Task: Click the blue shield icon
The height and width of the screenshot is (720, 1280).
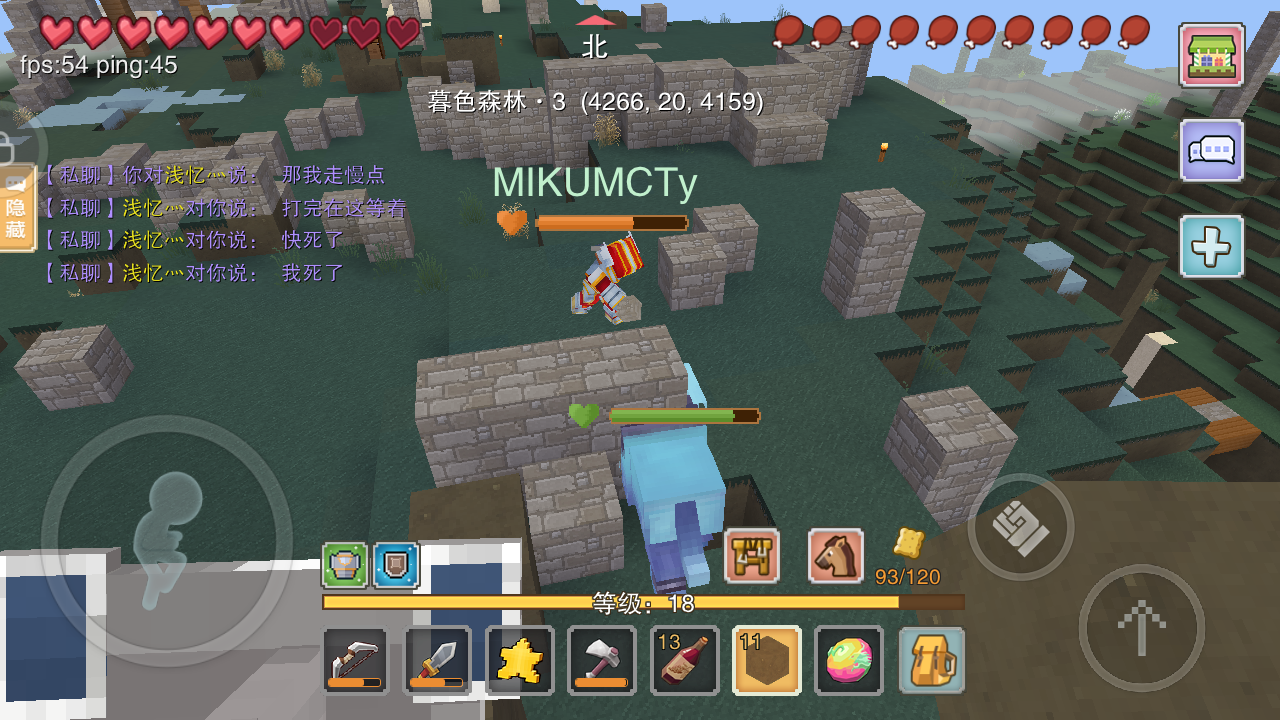Action: tap(396, 565)
